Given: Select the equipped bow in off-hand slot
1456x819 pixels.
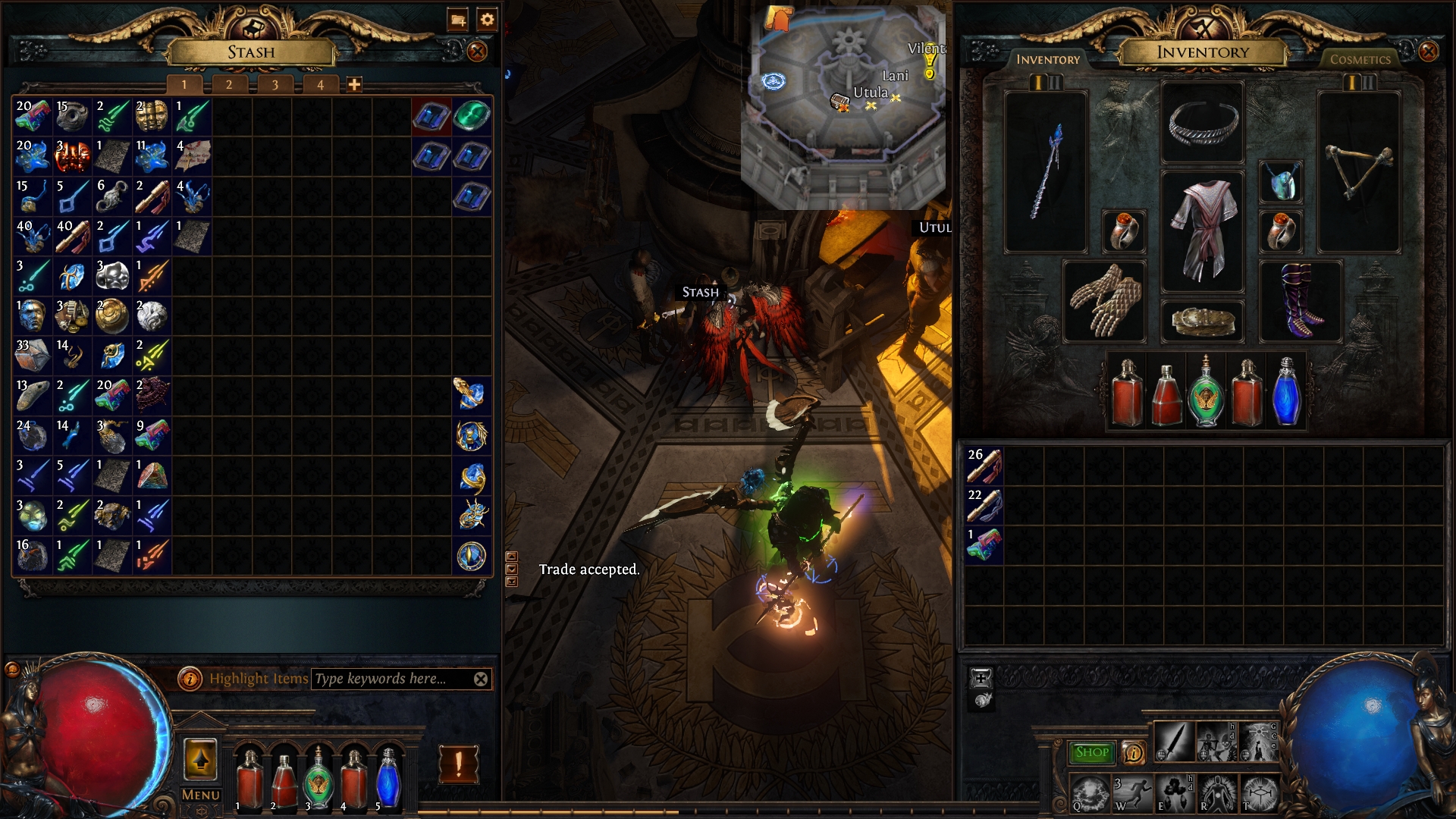Looking at the screenshot, I should click(x=1358, y=172).
